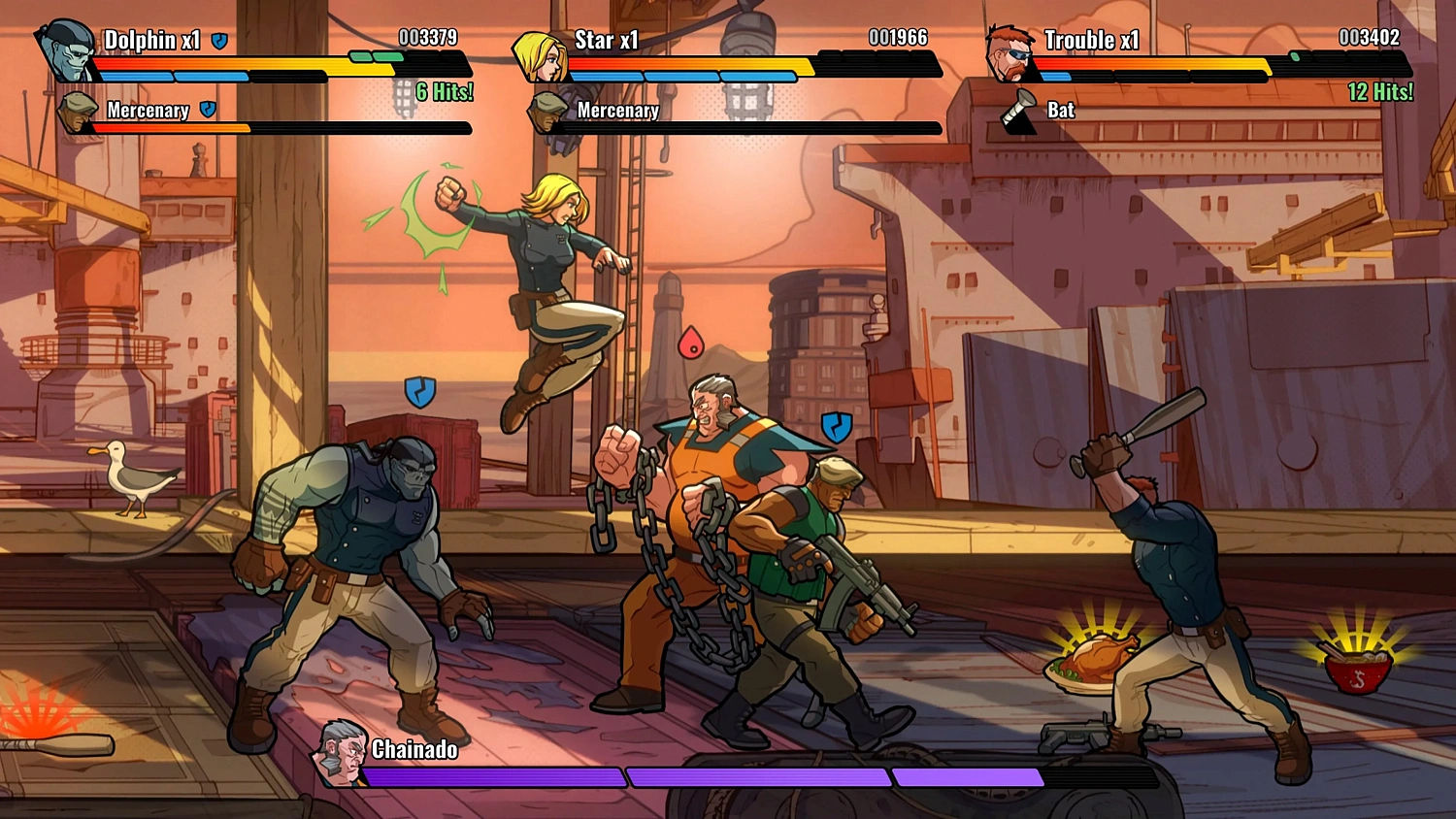Click the red droplet indicator above Chainado

click(691, 342)
